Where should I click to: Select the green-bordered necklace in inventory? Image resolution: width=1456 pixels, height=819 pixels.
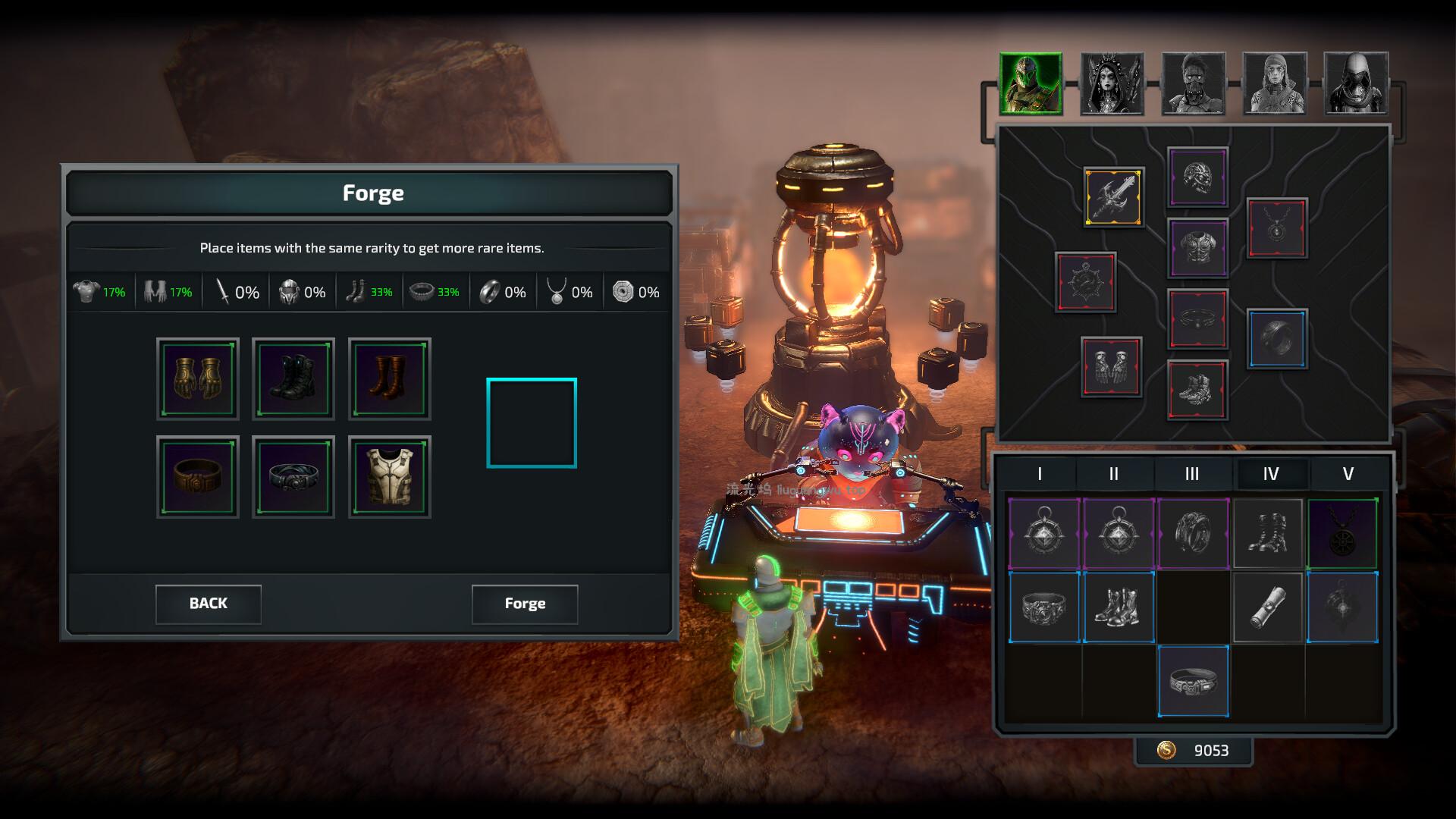click(1342, 534)
